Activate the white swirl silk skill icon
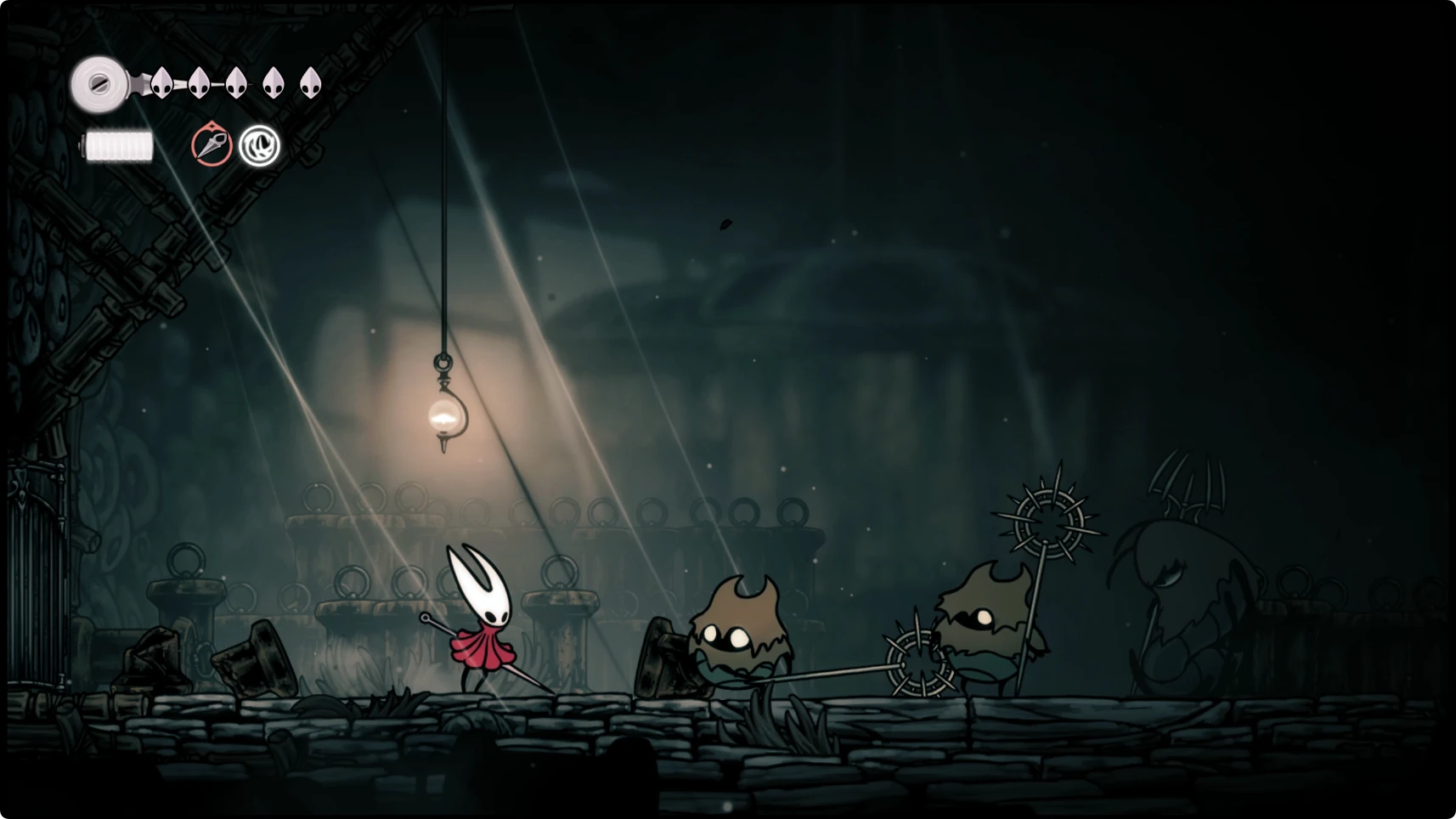This screenshot has width=1456, height=819. coord(259,145)
